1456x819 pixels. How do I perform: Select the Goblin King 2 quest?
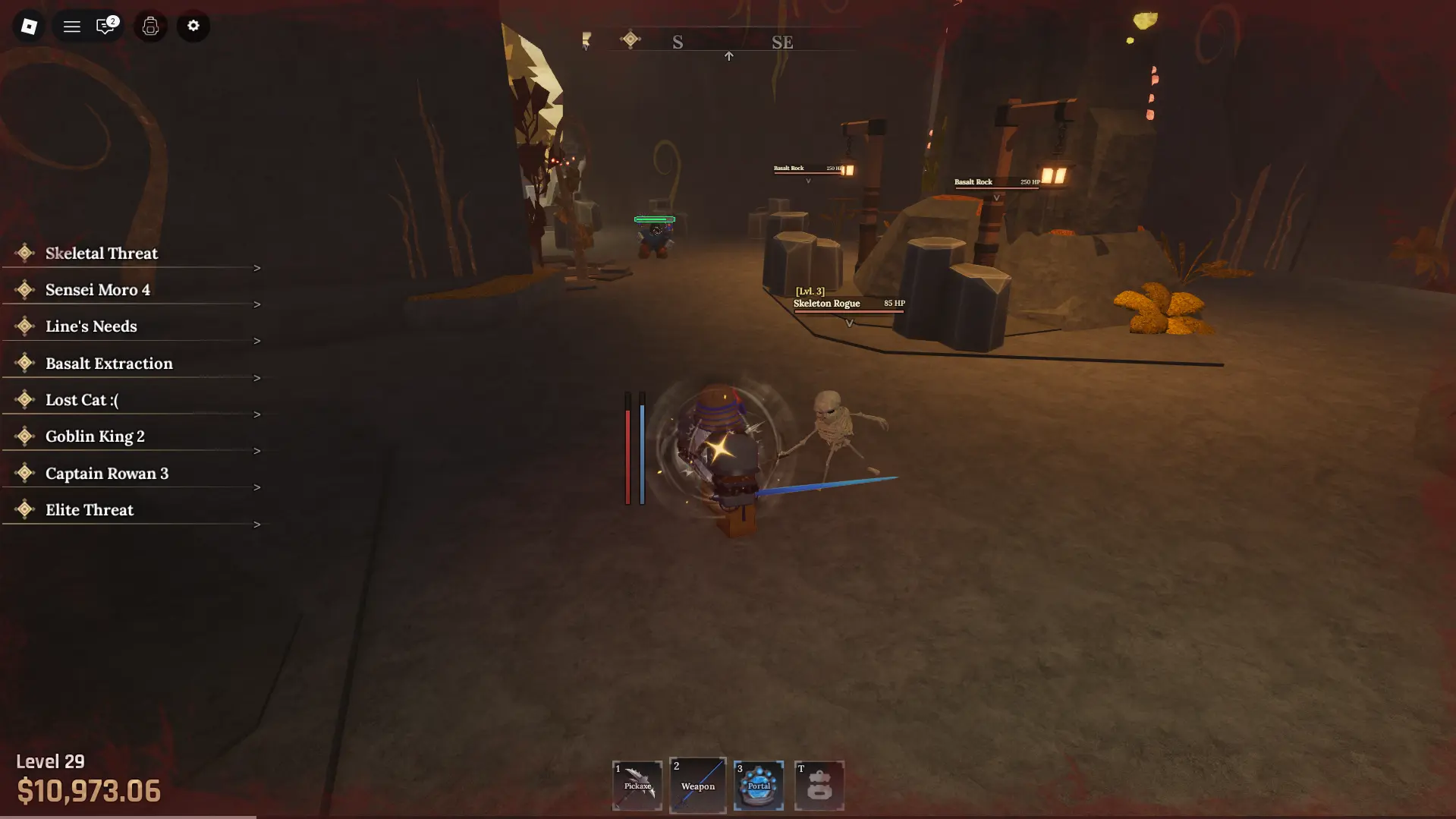95,436
